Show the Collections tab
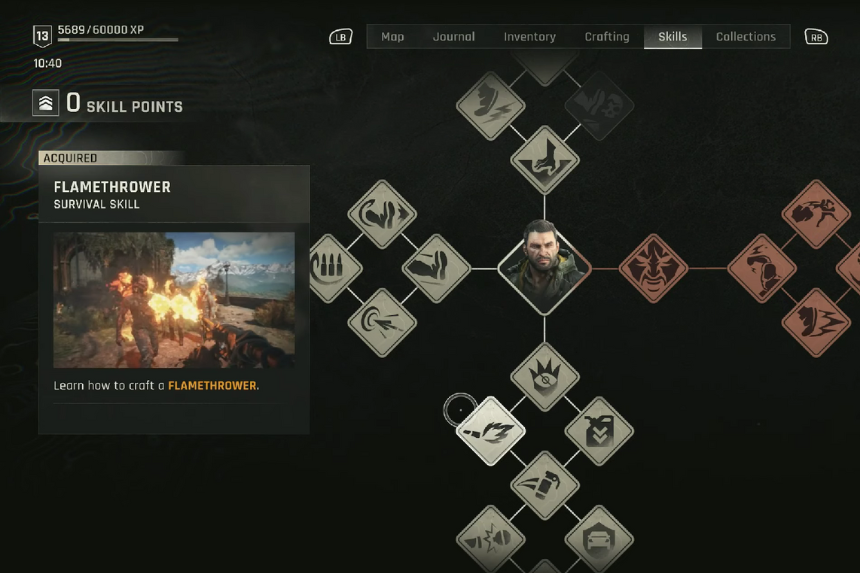Viewport: 860px width, 573px height. tap(745, 37)
